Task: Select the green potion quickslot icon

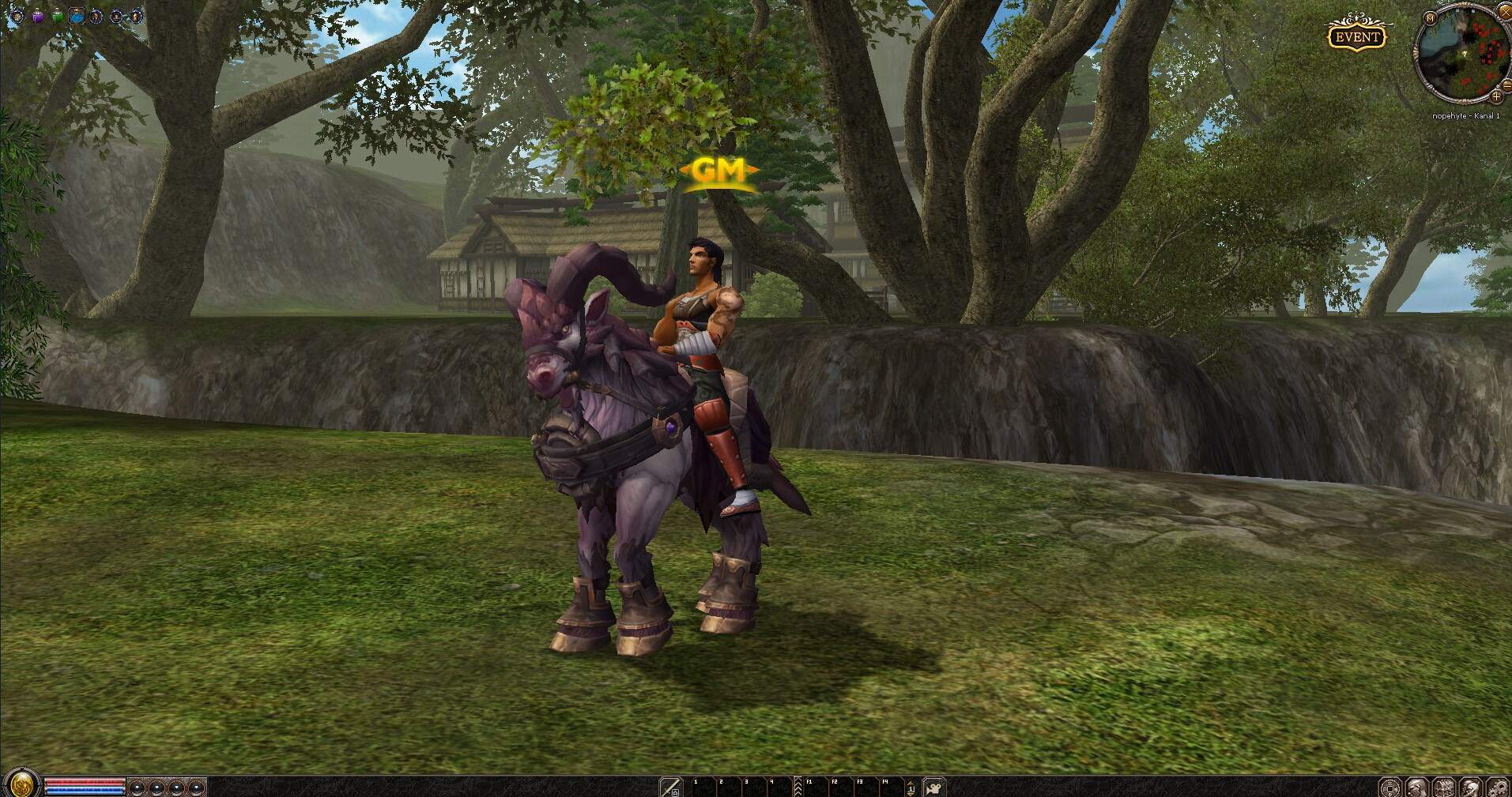Action: [x=57, y=16]
